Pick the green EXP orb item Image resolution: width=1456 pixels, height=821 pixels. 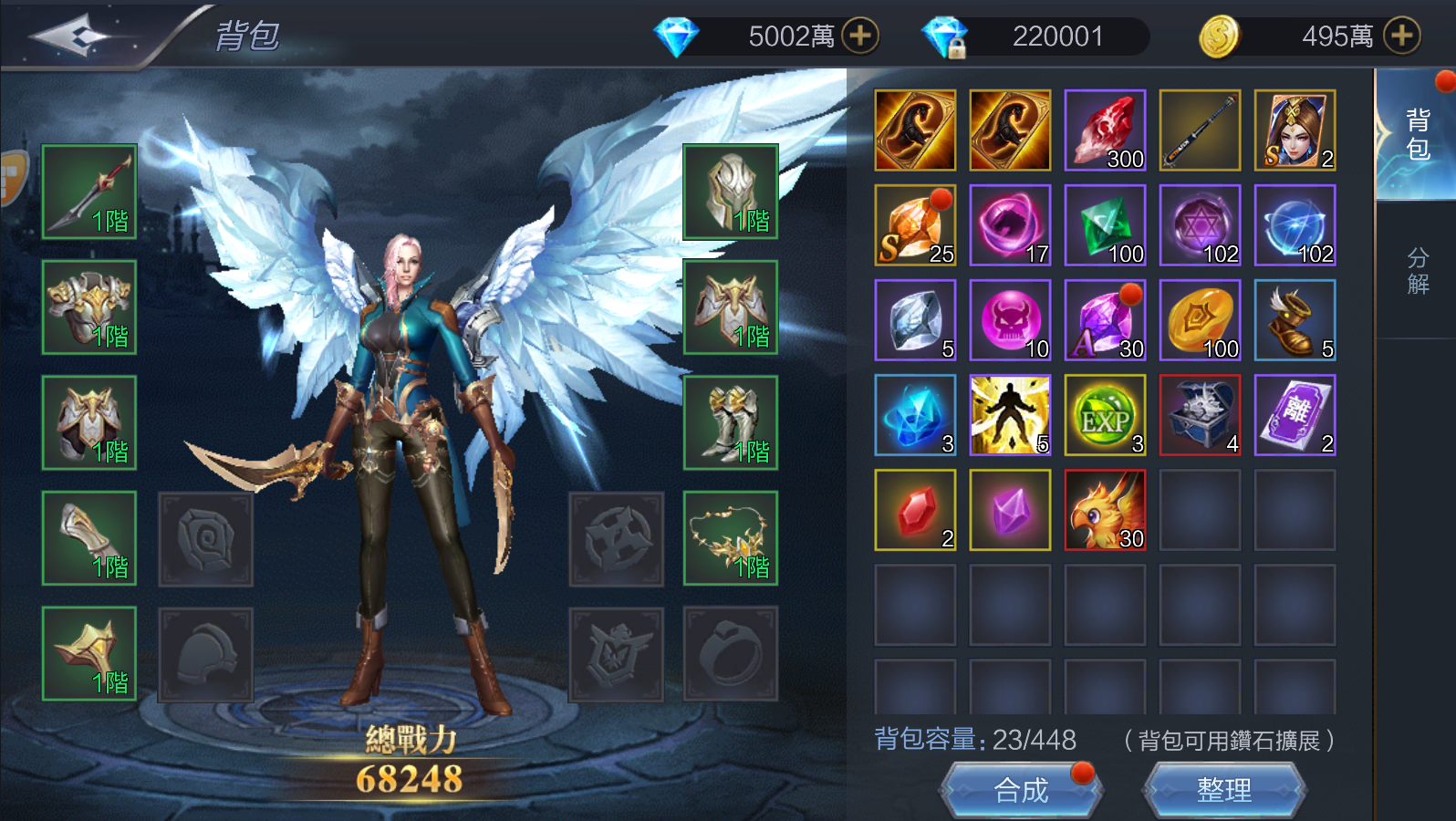(x=1105, y=415)
